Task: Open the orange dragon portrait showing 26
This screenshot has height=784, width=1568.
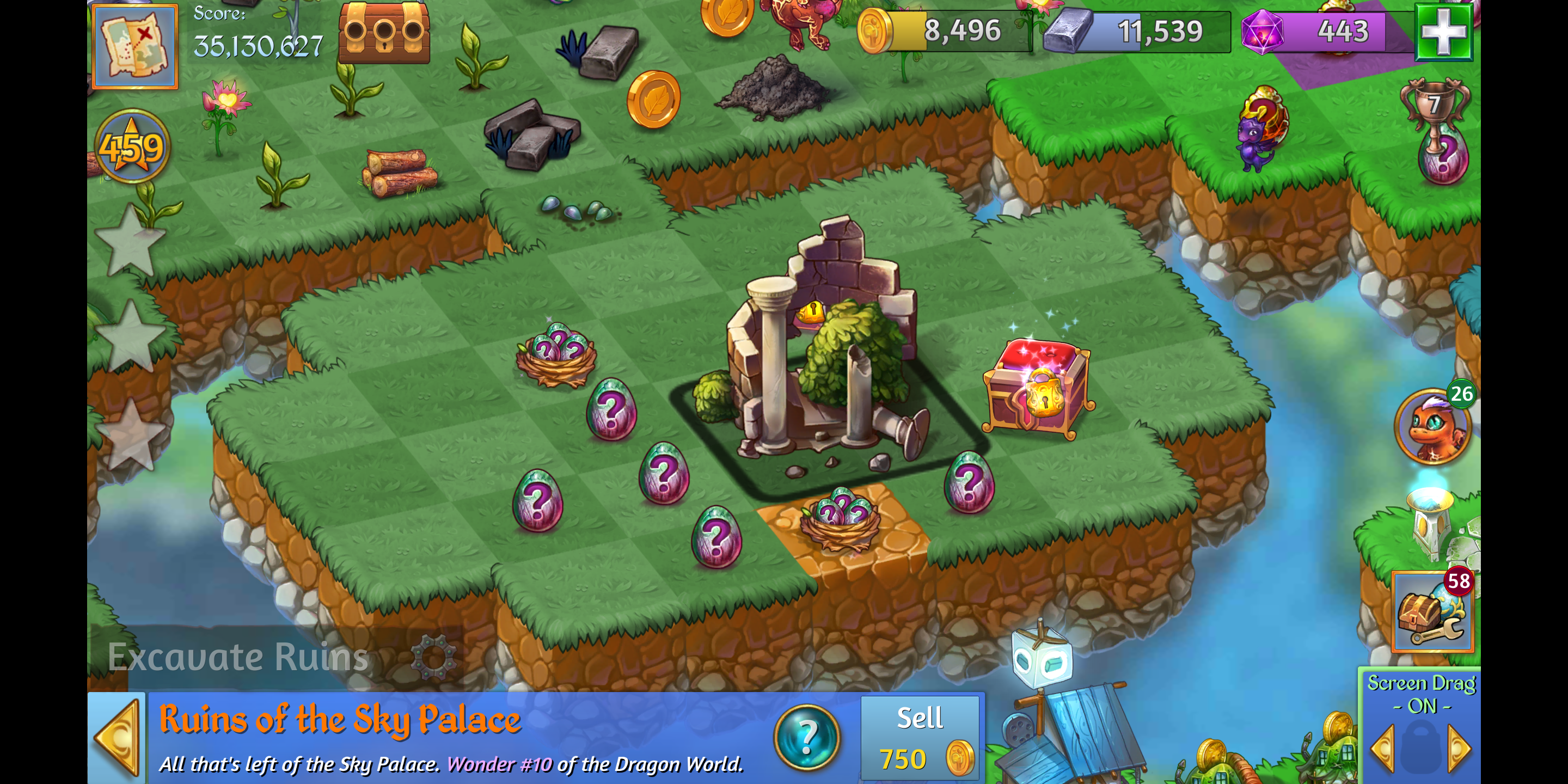Action: (x=1432, y=427)
